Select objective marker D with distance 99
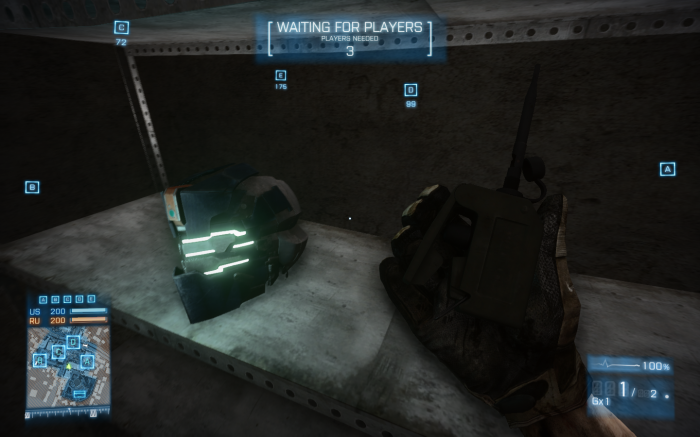The width and height of the screenshot is (700, 437). [x=410, y=90]
